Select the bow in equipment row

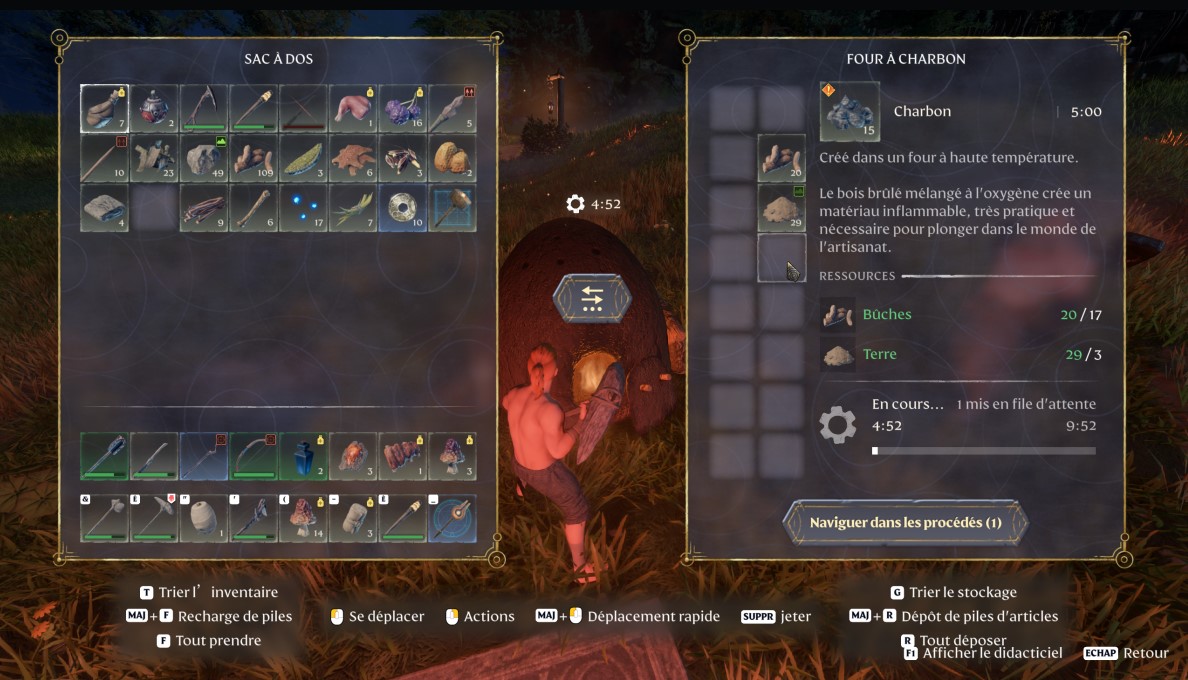point(253,456)
